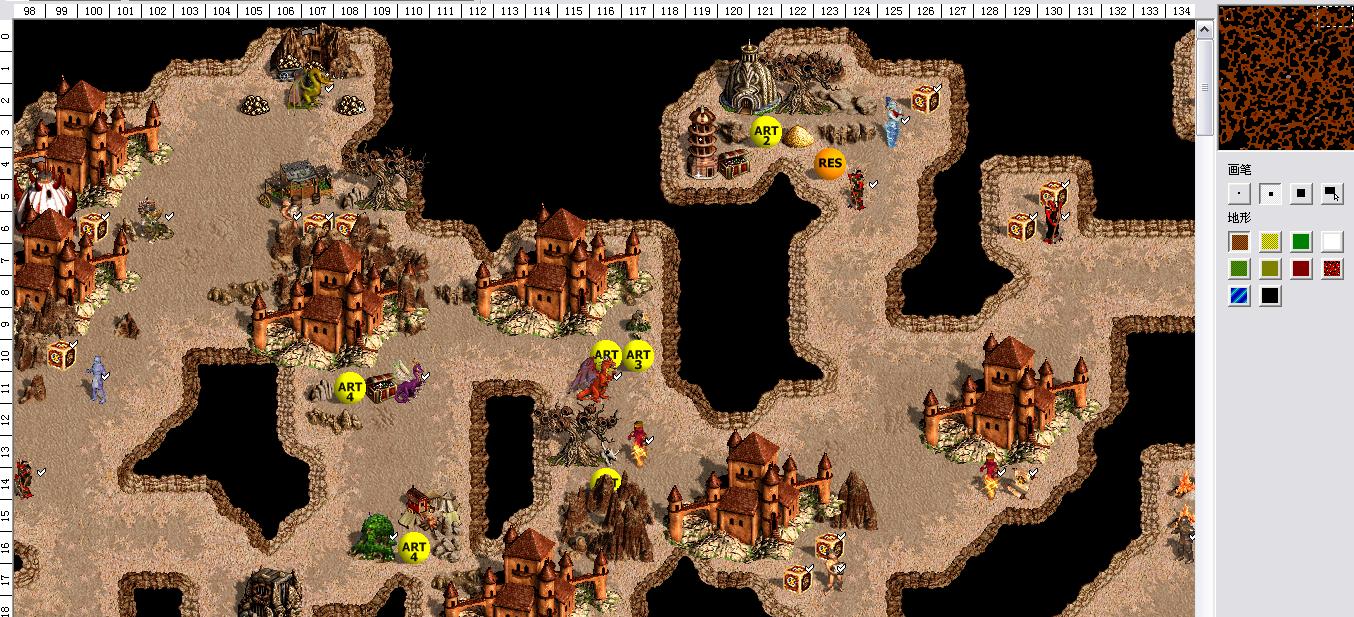
Task: Choose the red speckled lava terrain swatch
Action: [x=1332, y=269]
